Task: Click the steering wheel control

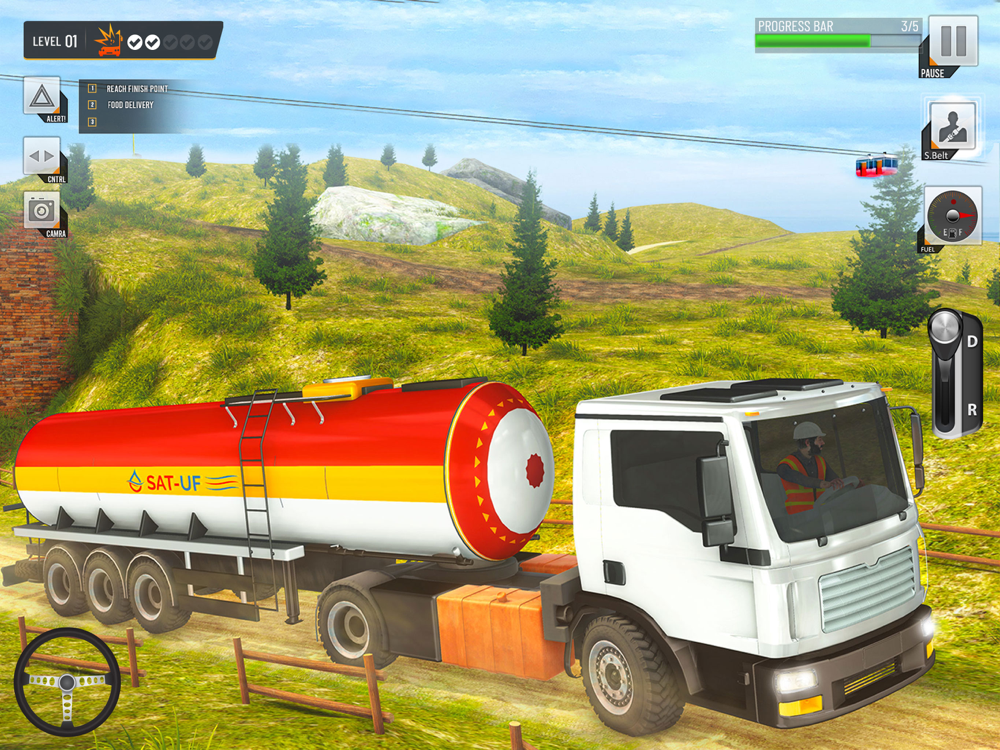Action: tap(67, 682)
